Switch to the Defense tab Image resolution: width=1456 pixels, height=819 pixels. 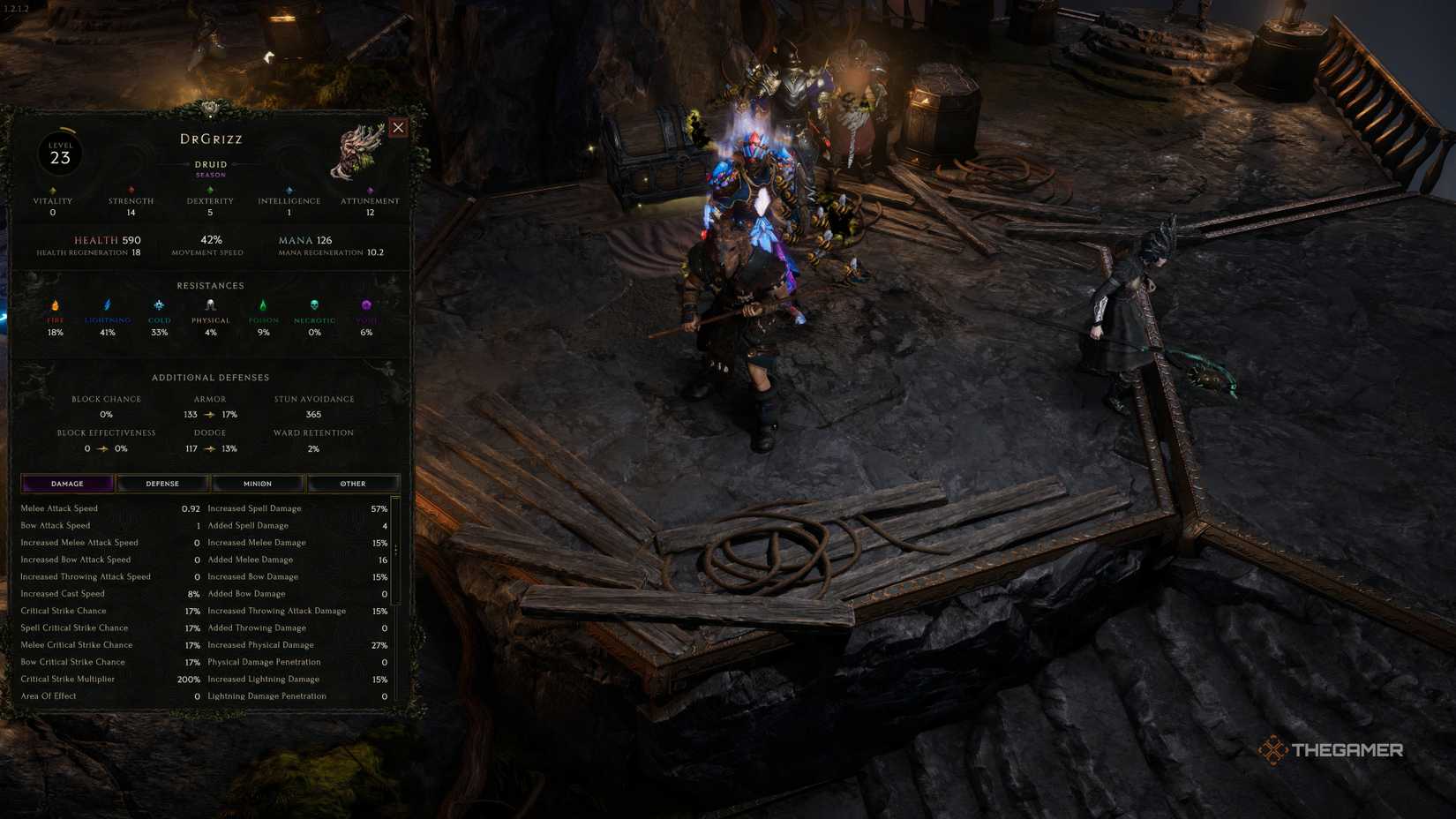point(162,483)
